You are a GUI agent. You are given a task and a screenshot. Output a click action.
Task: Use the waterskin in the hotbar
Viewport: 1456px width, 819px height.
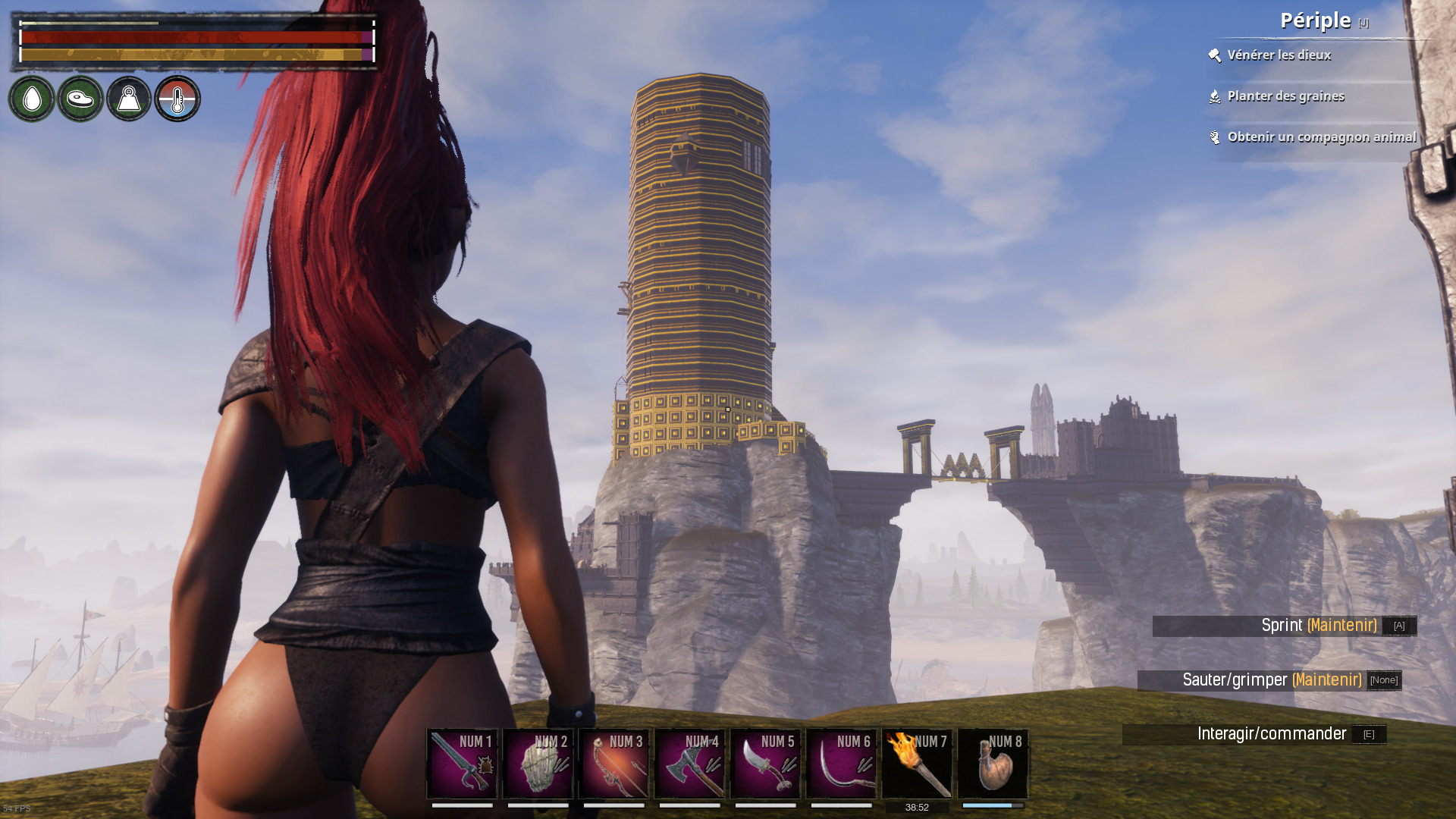click(x=993, y=764)
